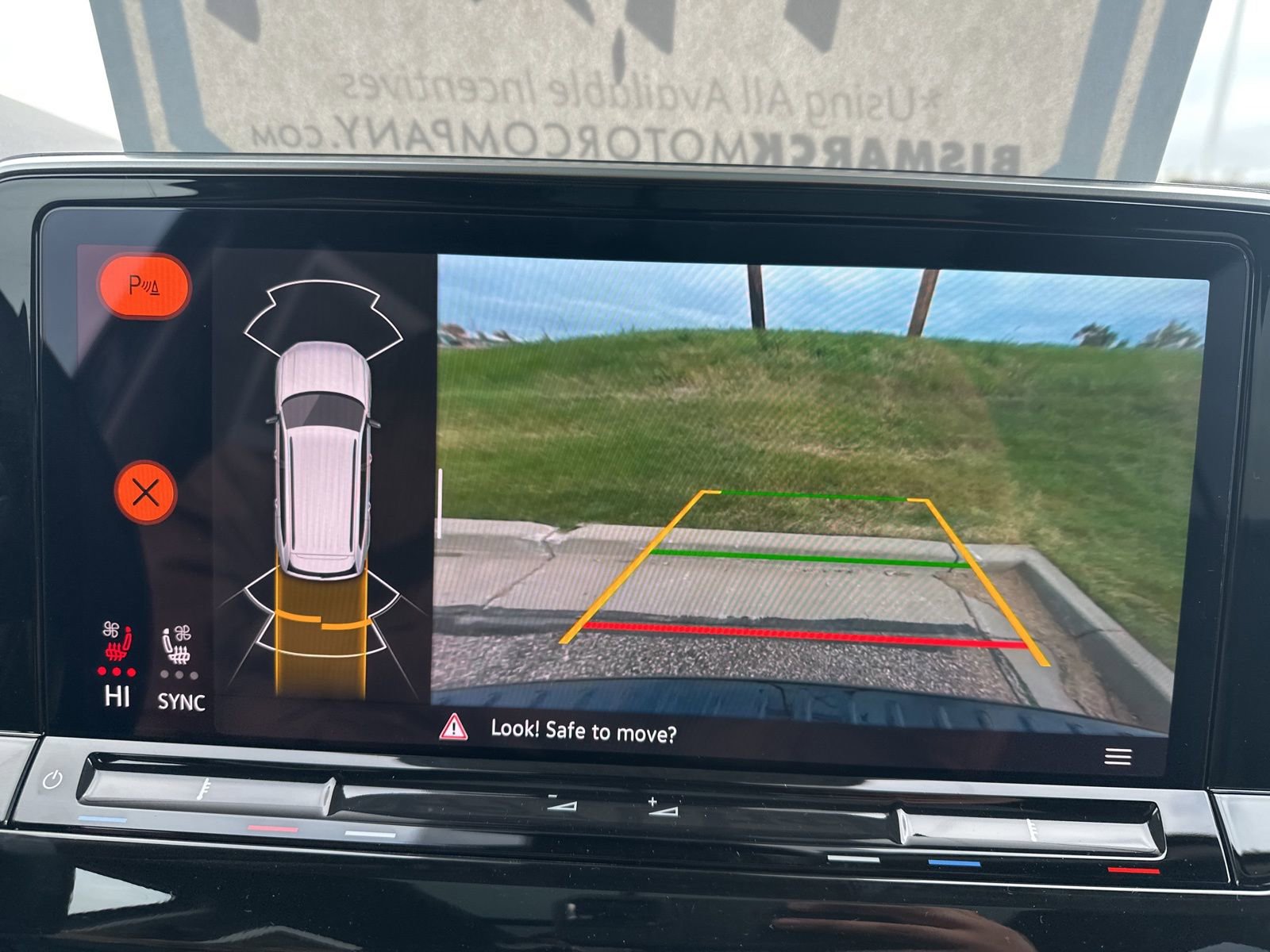This screenshot has width=1270, height=952.
Task: Open the hamburger menu at bottom right
Action: pyautogui.click(x=1119, y=758)
